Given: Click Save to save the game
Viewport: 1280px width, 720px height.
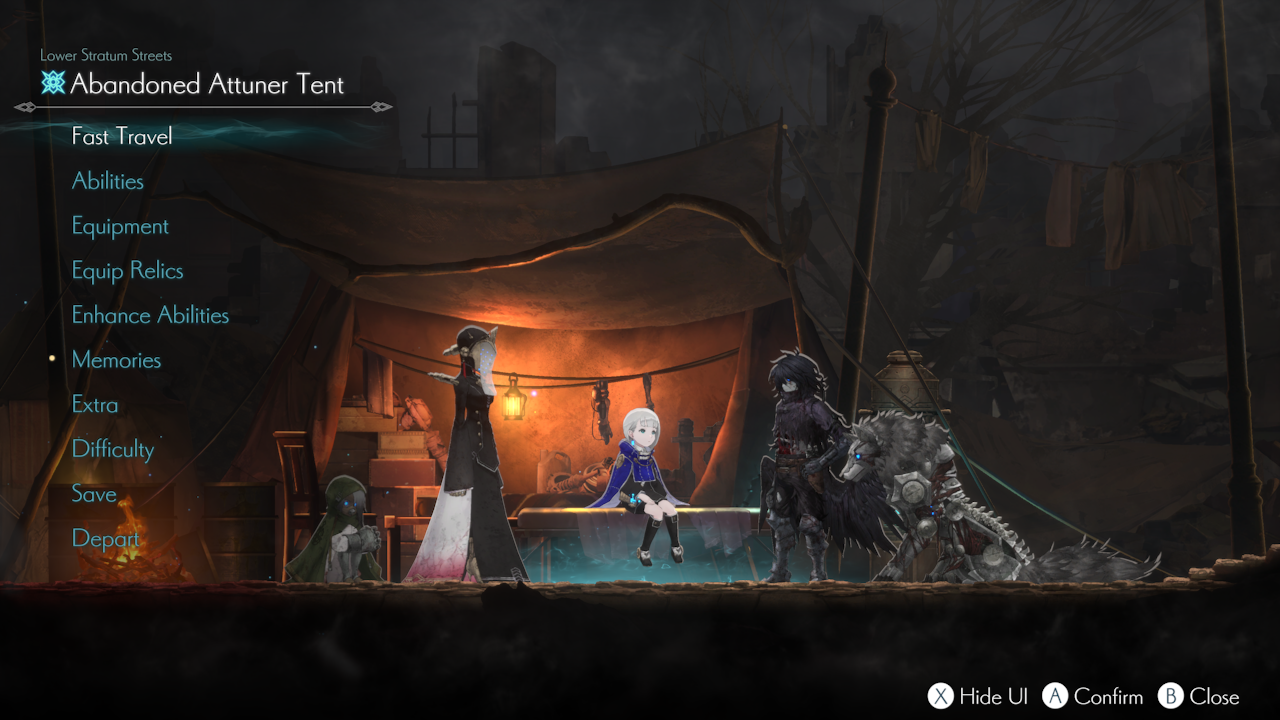Looking at the screenshot, I should pyautogui.click(x=94, y=494).
